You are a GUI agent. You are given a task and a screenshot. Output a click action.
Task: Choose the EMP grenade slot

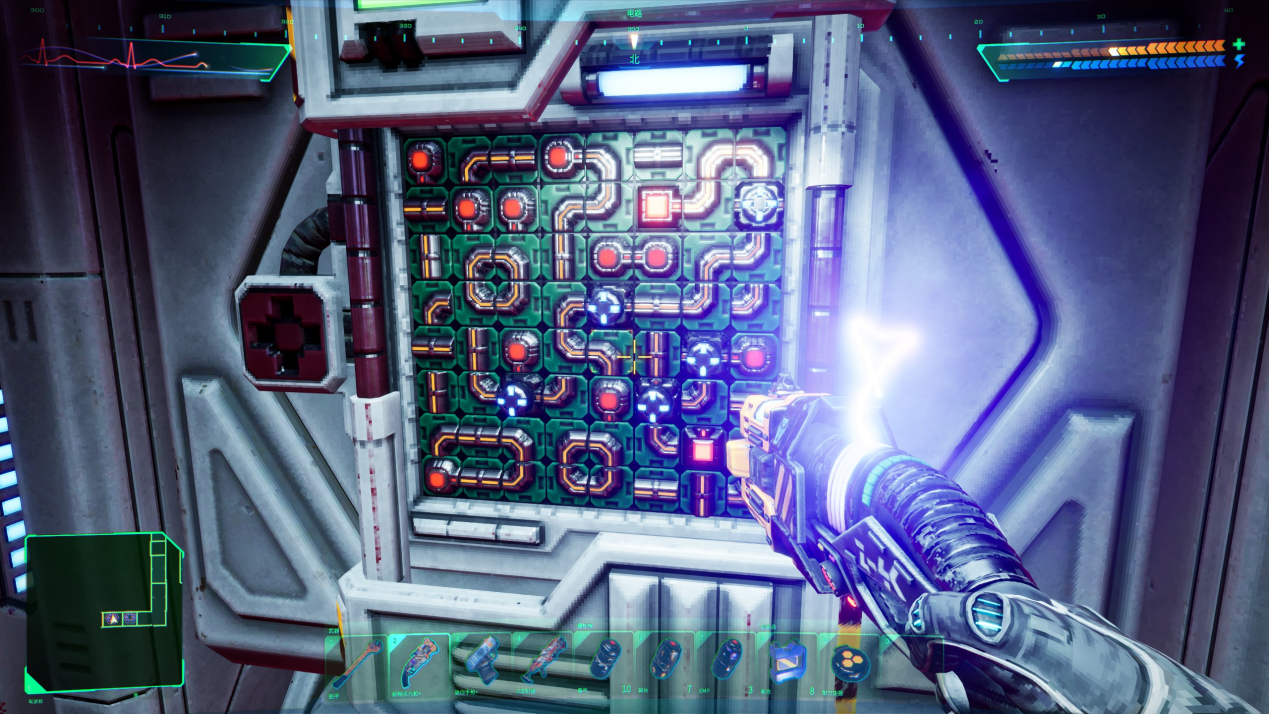tap(727, 661)
